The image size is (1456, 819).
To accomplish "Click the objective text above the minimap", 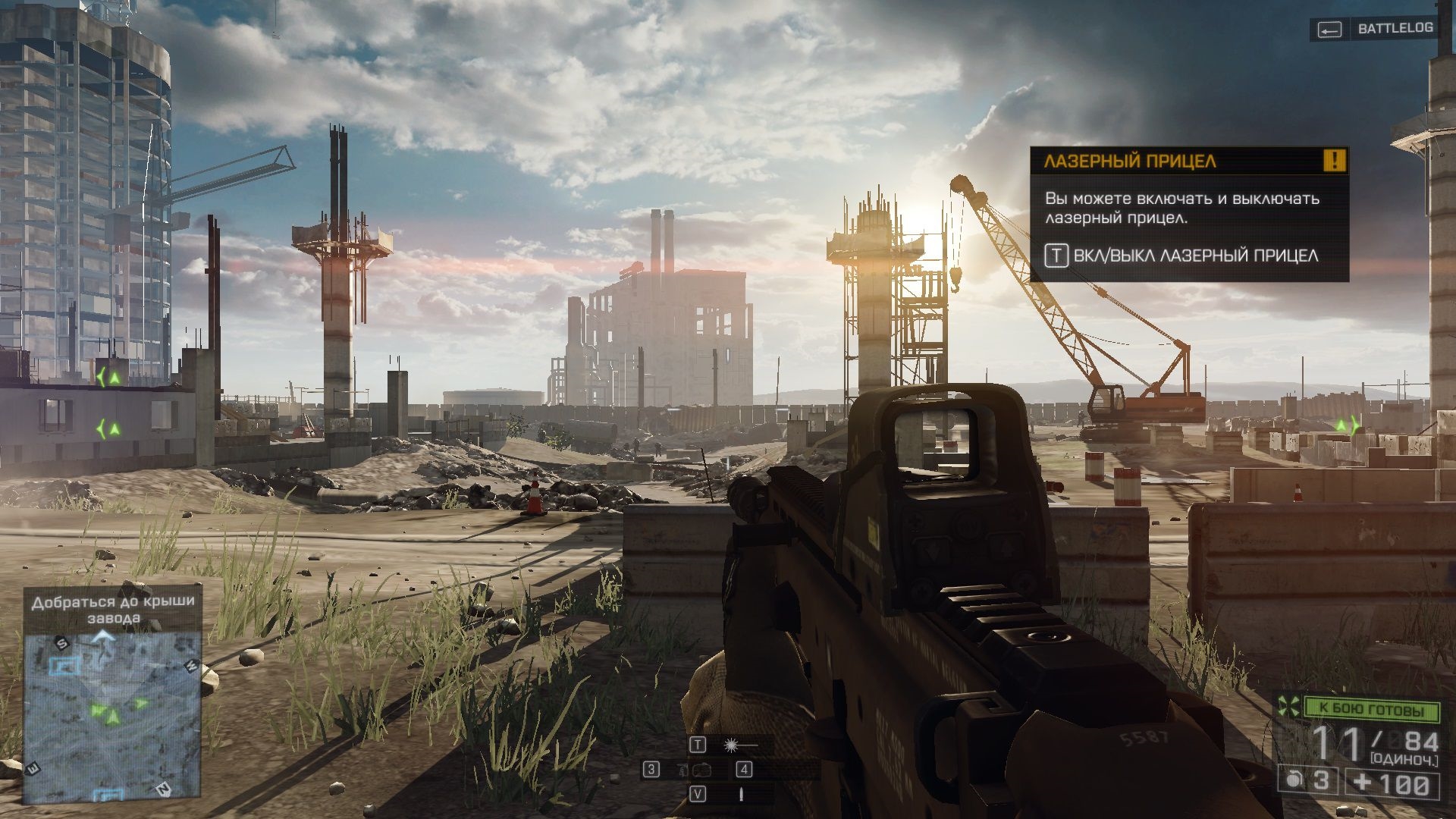I will point(113,609).
